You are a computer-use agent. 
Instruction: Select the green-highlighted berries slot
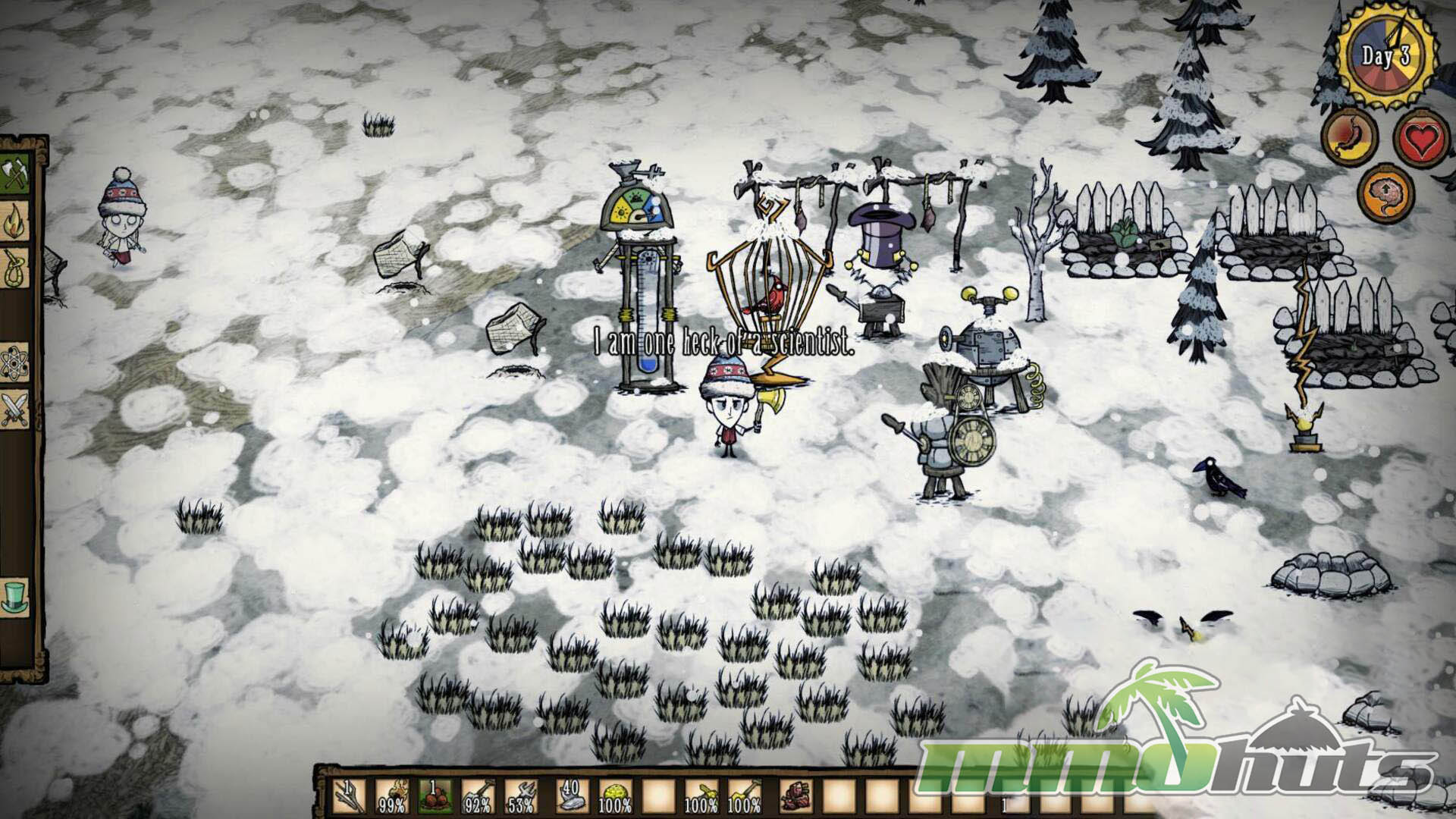(x=435, y=795)
